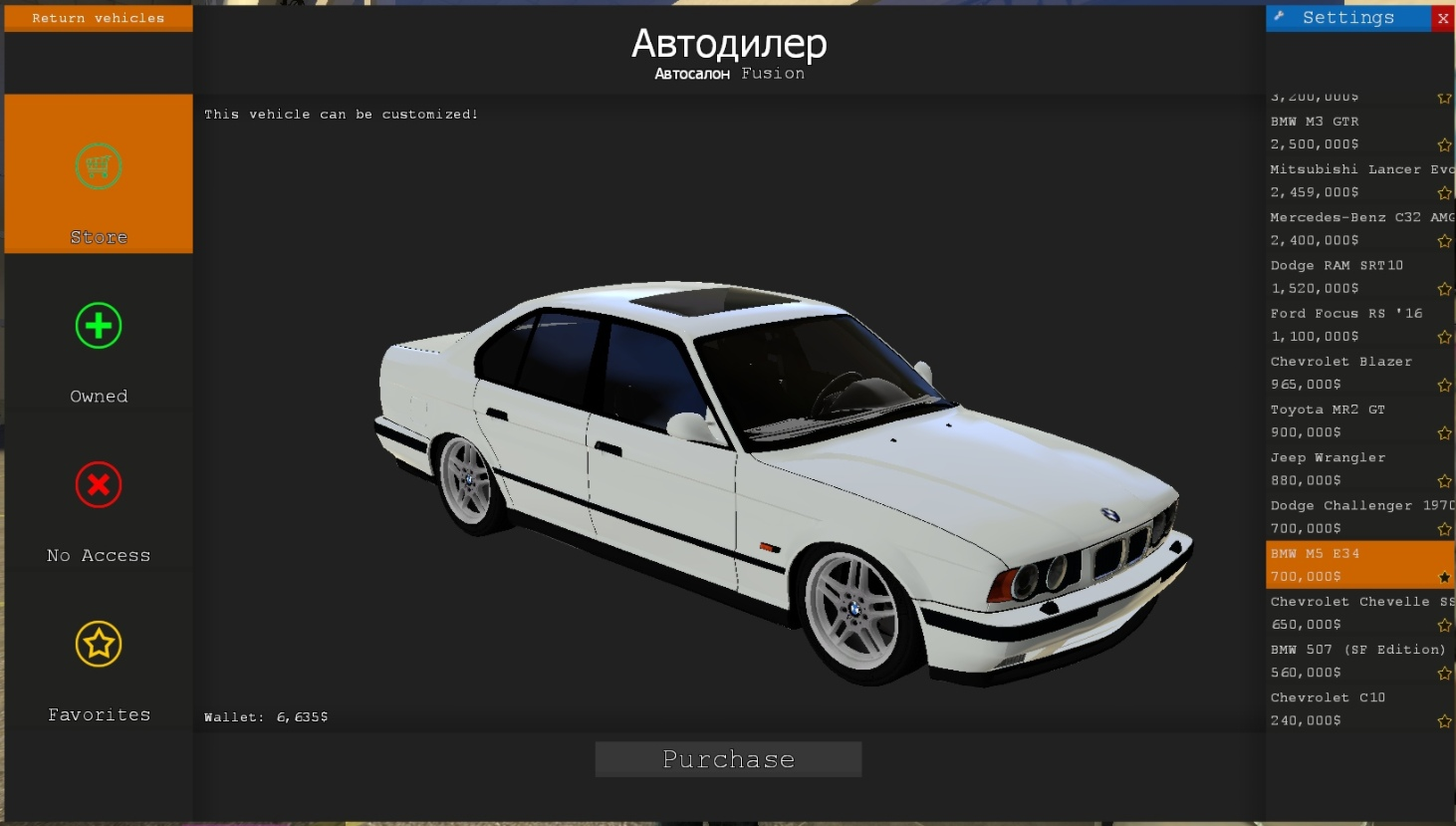Close the Settings panel

(x=1442, y=17)
